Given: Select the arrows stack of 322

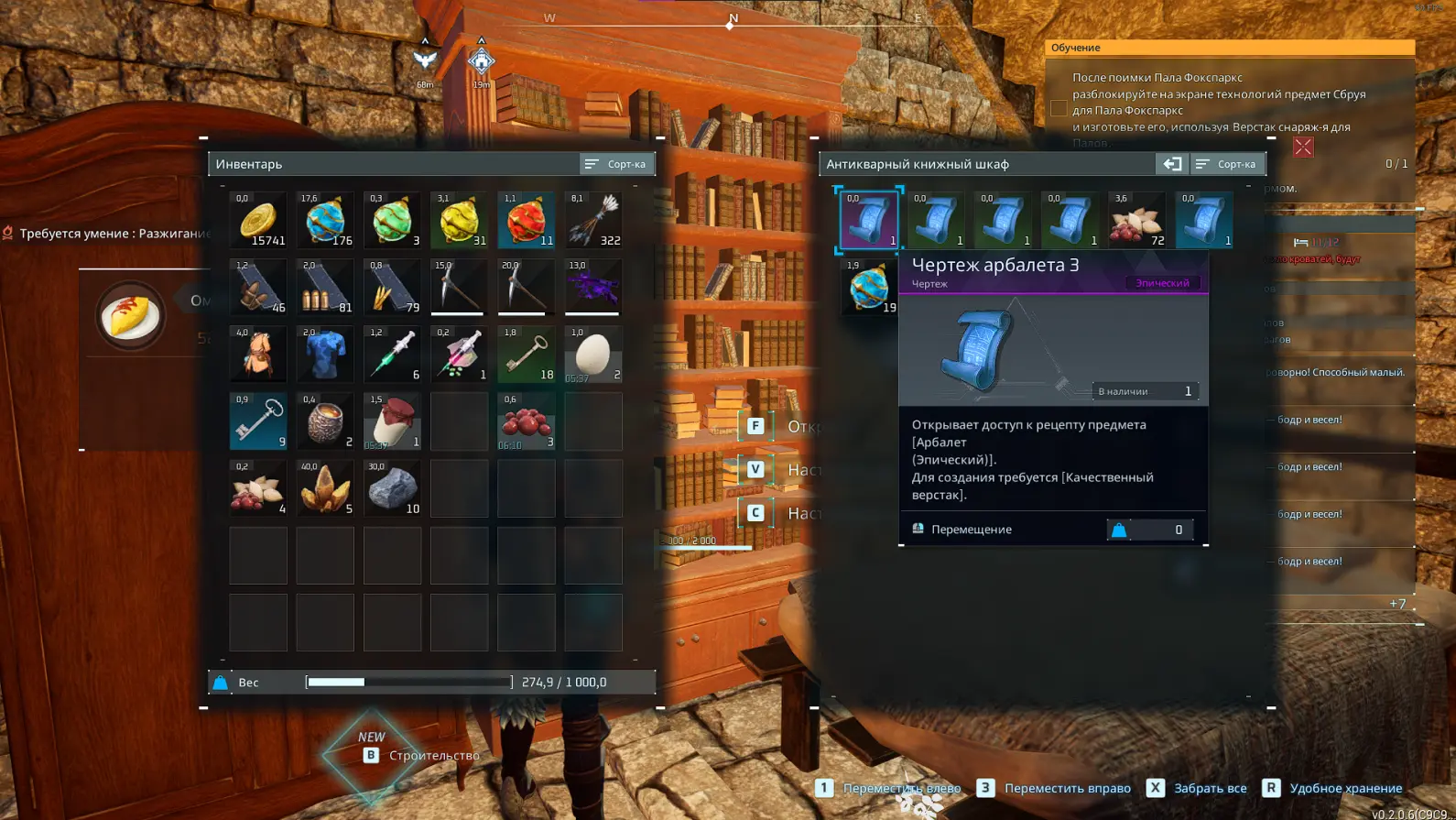Looking at the screenshot, I should 592,221.
